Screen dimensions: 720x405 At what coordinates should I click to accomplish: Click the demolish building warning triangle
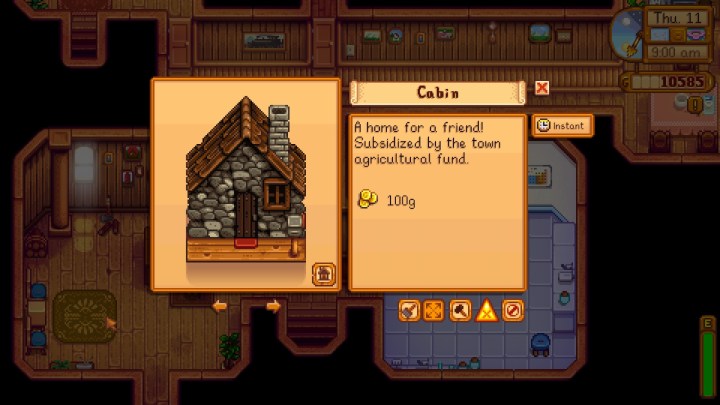click(486, 310)
